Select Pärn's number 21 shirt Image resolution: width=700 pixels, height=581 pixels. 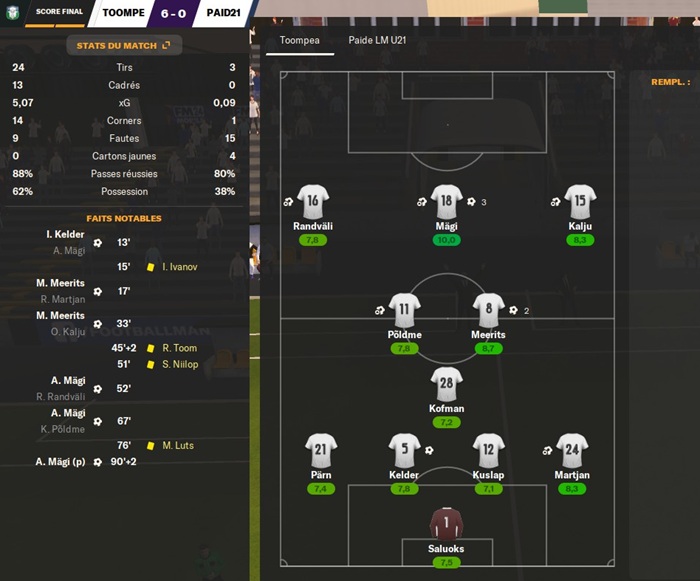click(x=321, y=450)
